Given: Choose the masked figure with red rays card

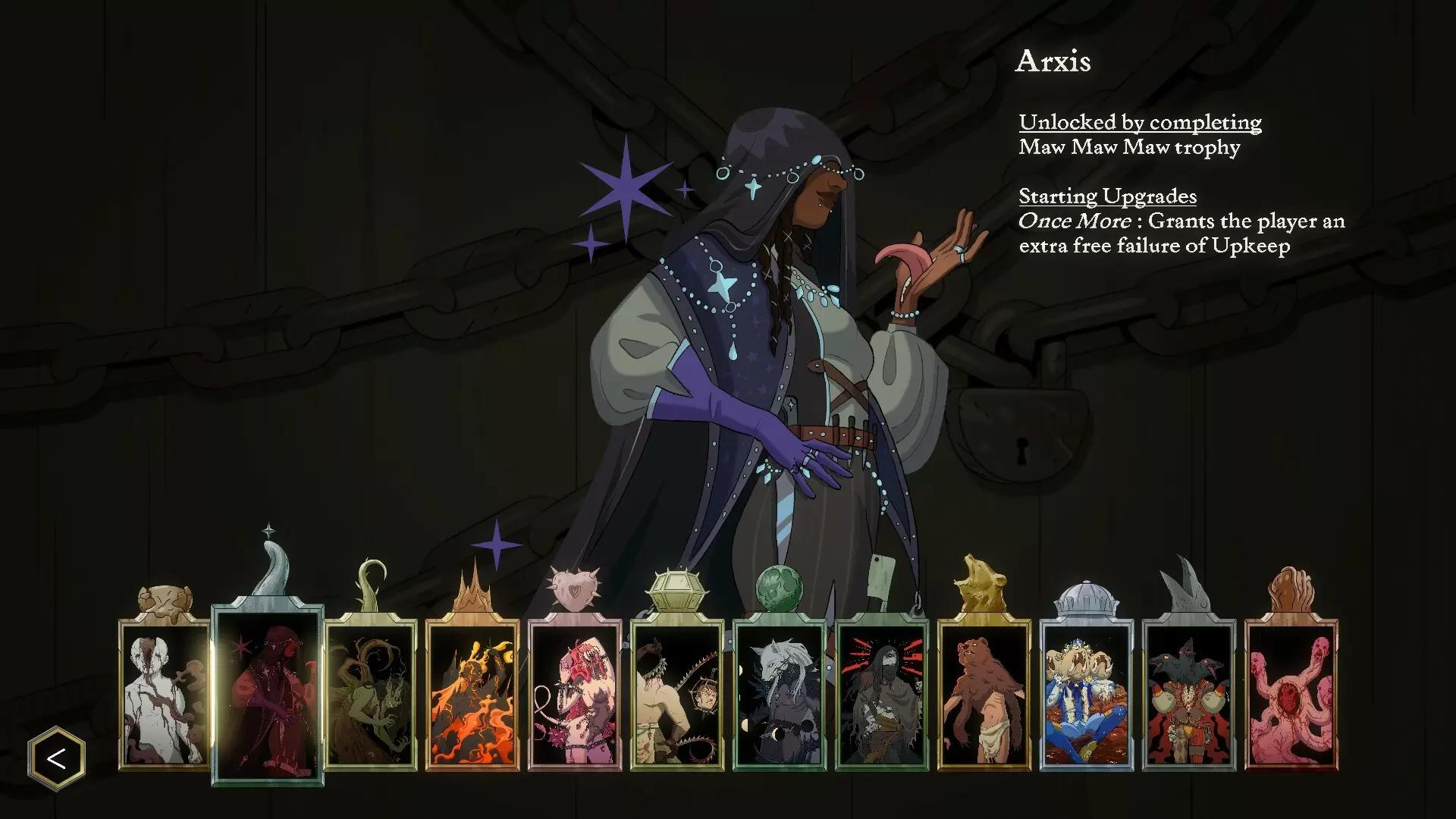Looking at the screenshot, I should pos(882,694).
